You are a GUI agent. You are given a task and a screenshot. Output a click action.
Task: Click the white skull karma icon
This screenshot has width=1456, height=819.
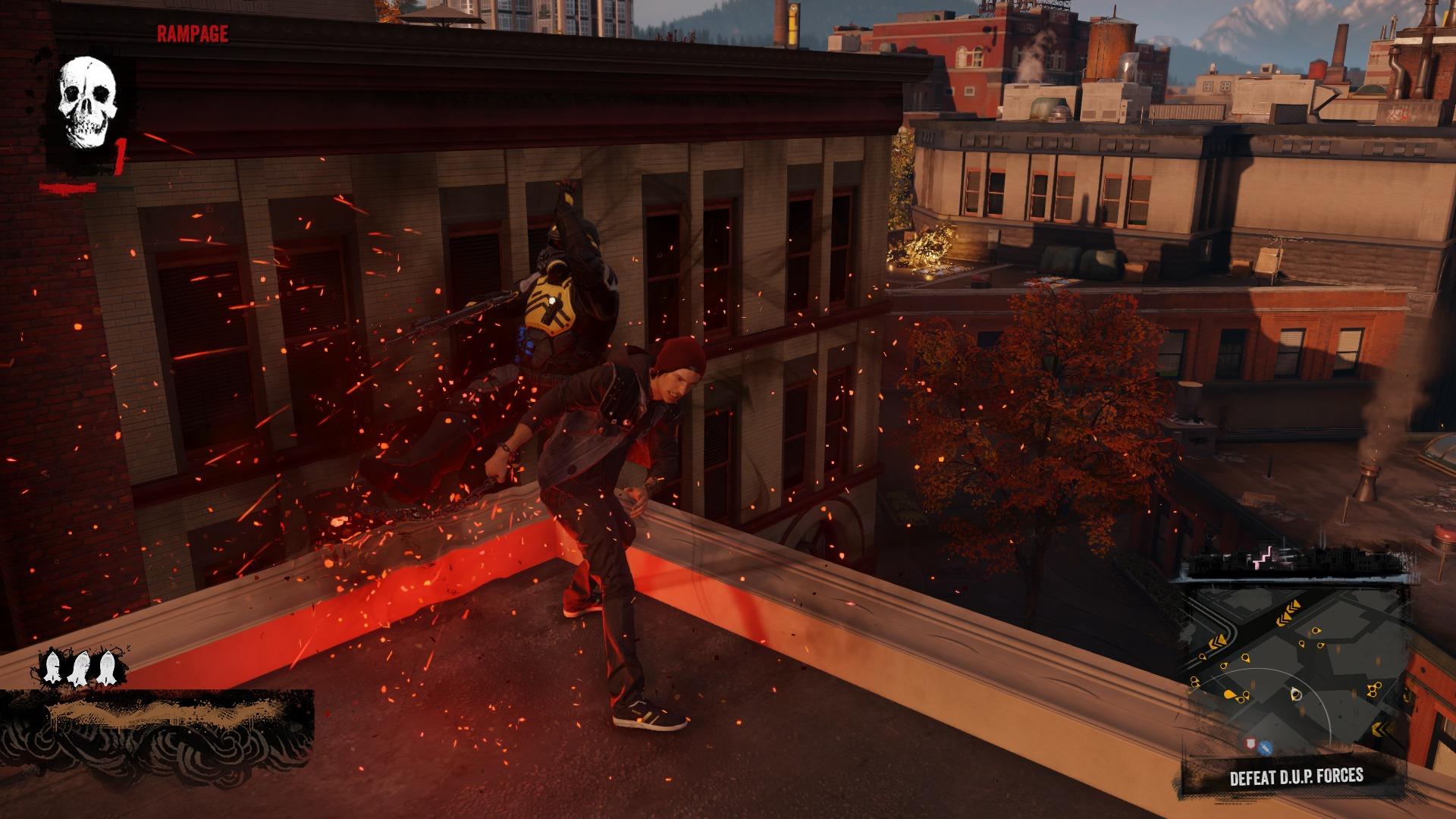coord(88,104)
